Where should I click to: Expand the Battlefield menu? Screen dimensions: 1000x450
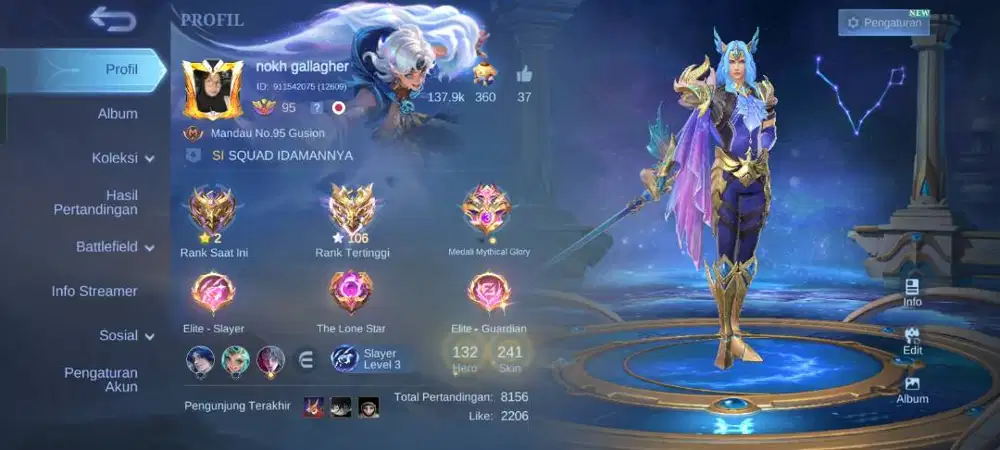click(115, 247)
